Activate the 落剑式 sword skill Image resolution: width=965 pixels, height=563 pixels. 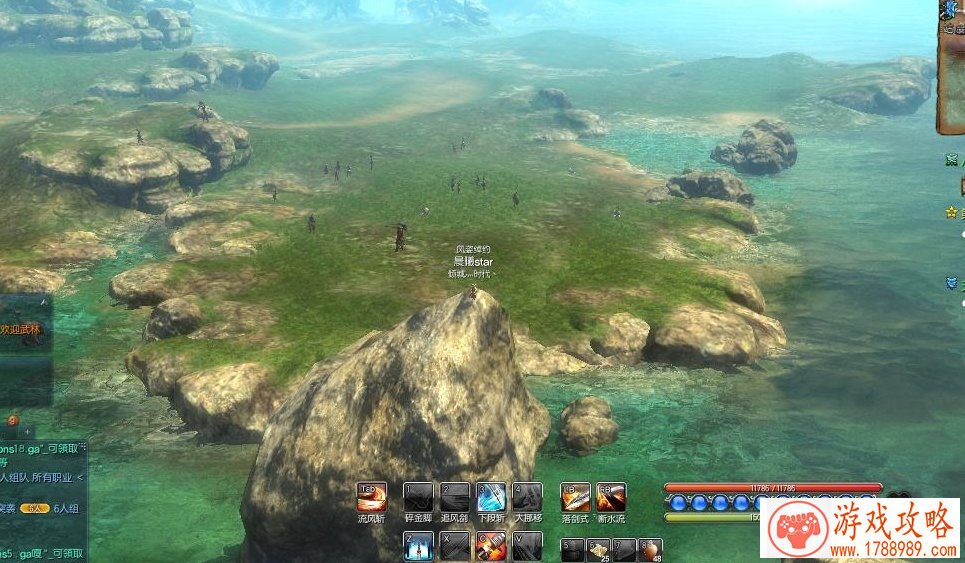click(575, 497)
